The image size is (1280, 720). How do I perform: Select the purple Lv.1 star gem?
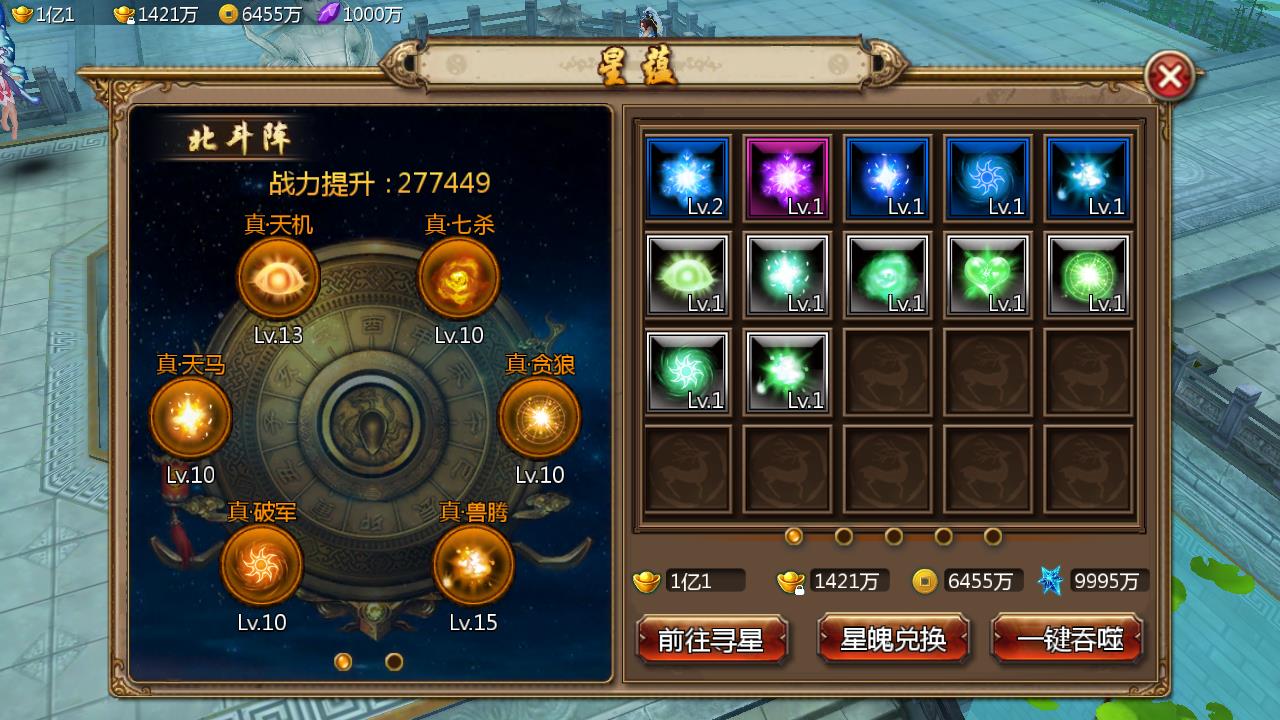[787, 178]
